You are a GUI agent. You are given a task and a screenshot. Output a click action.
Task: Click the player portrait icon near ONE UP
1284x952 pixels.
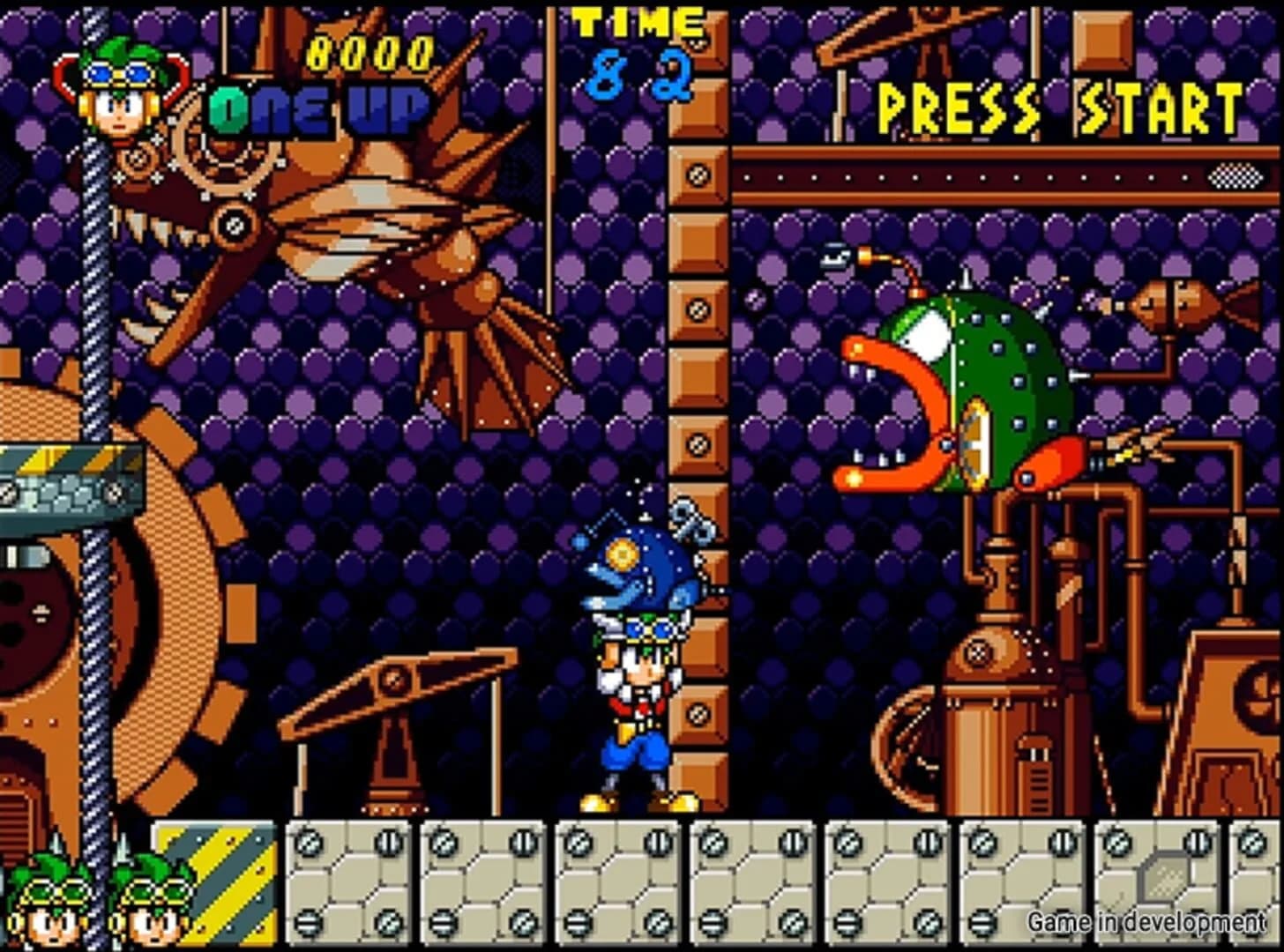[x=119, y=97]
